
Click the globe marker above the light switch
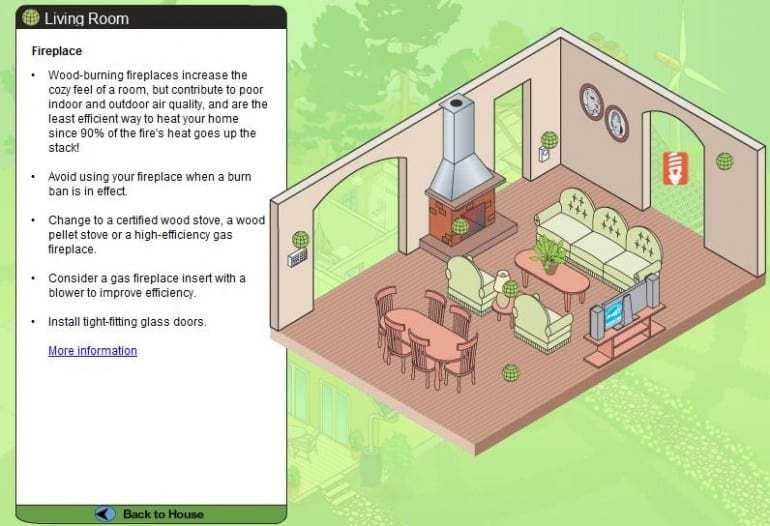pos(549,139)
